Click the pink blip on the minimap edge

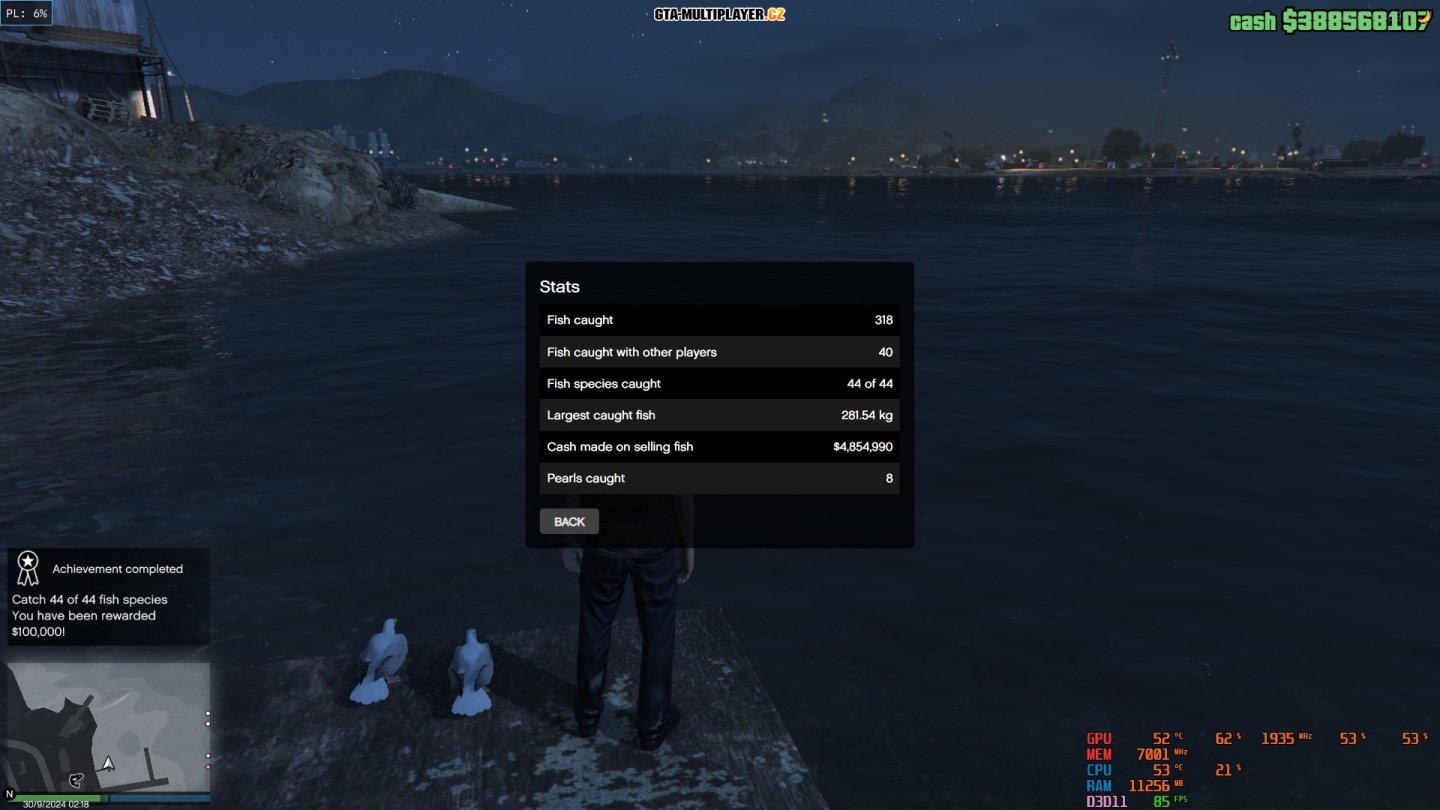[208, 766]
